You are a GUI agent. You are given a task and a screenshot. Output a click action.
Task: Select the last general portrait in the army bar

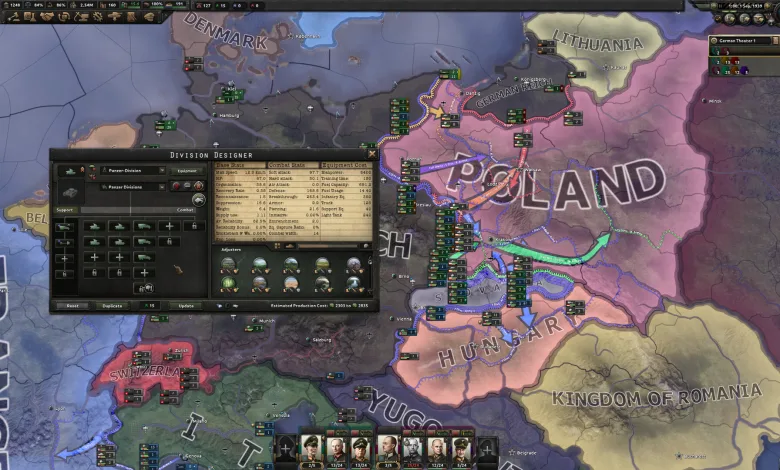(x=461, y=448)
